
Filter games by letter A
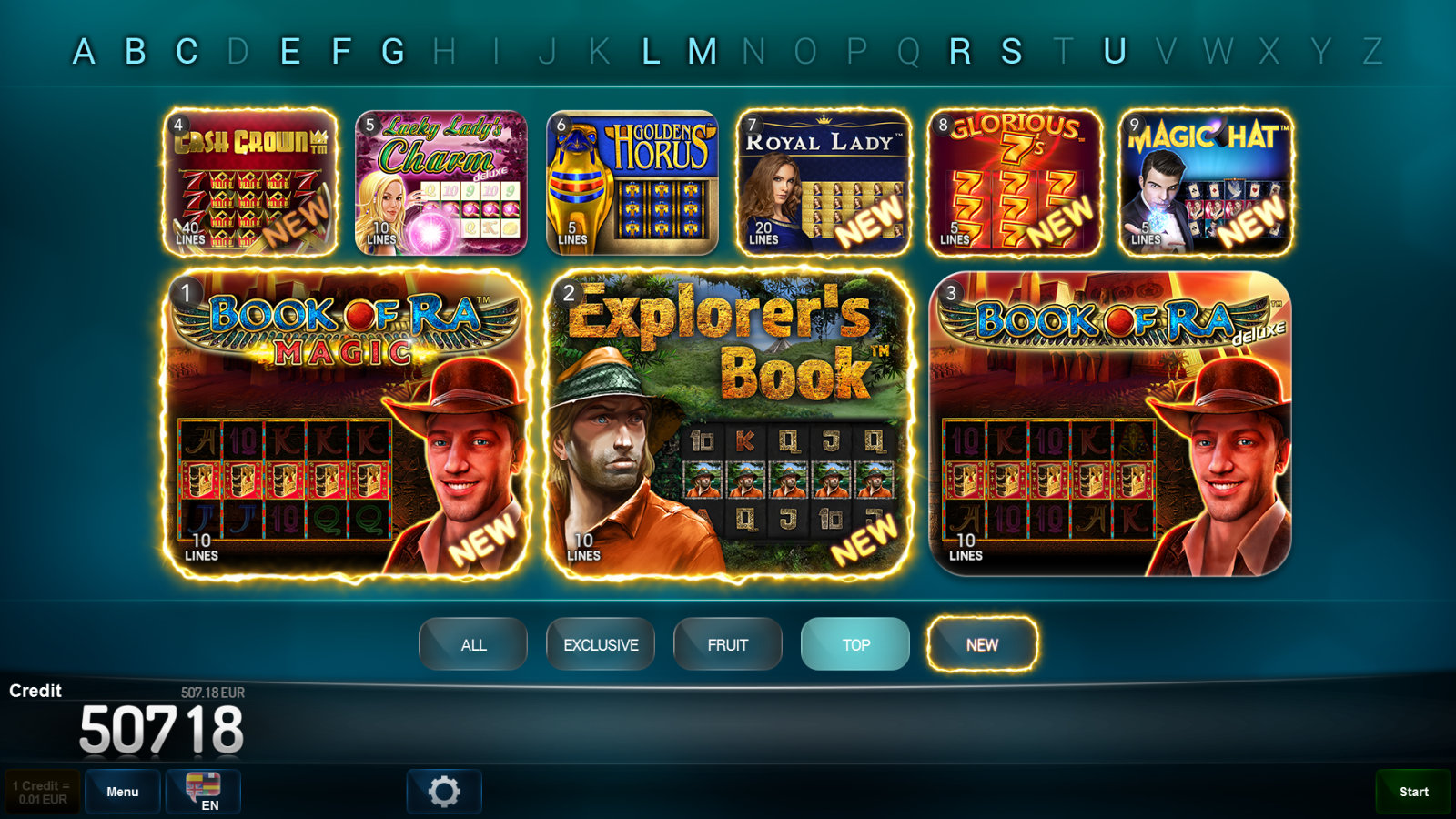click(x=85, y=52)
